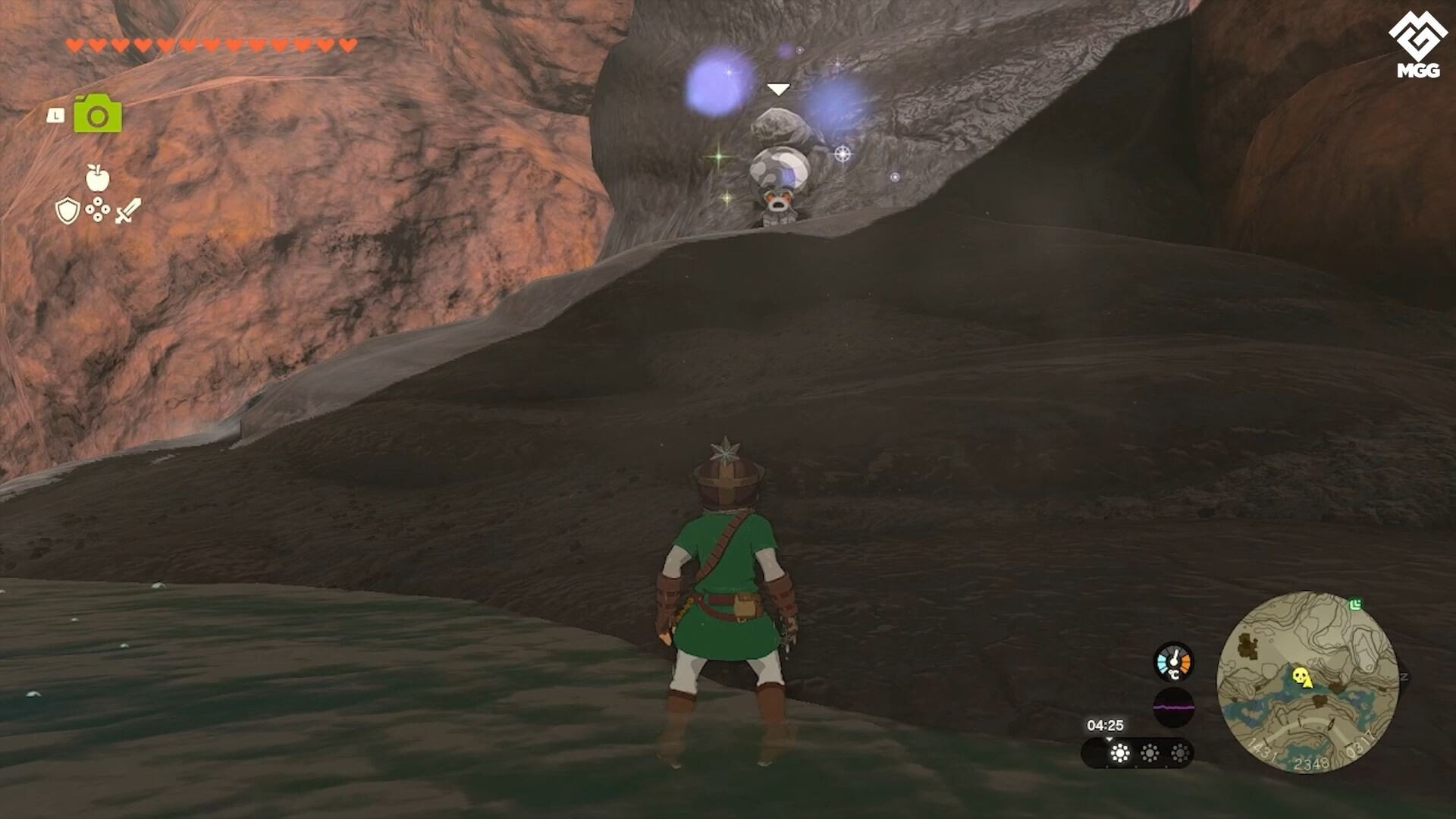The height and width of the screenshot is (819, 1456).
Task: Click the purple noise level meter
Action: tap(1174, 708)
